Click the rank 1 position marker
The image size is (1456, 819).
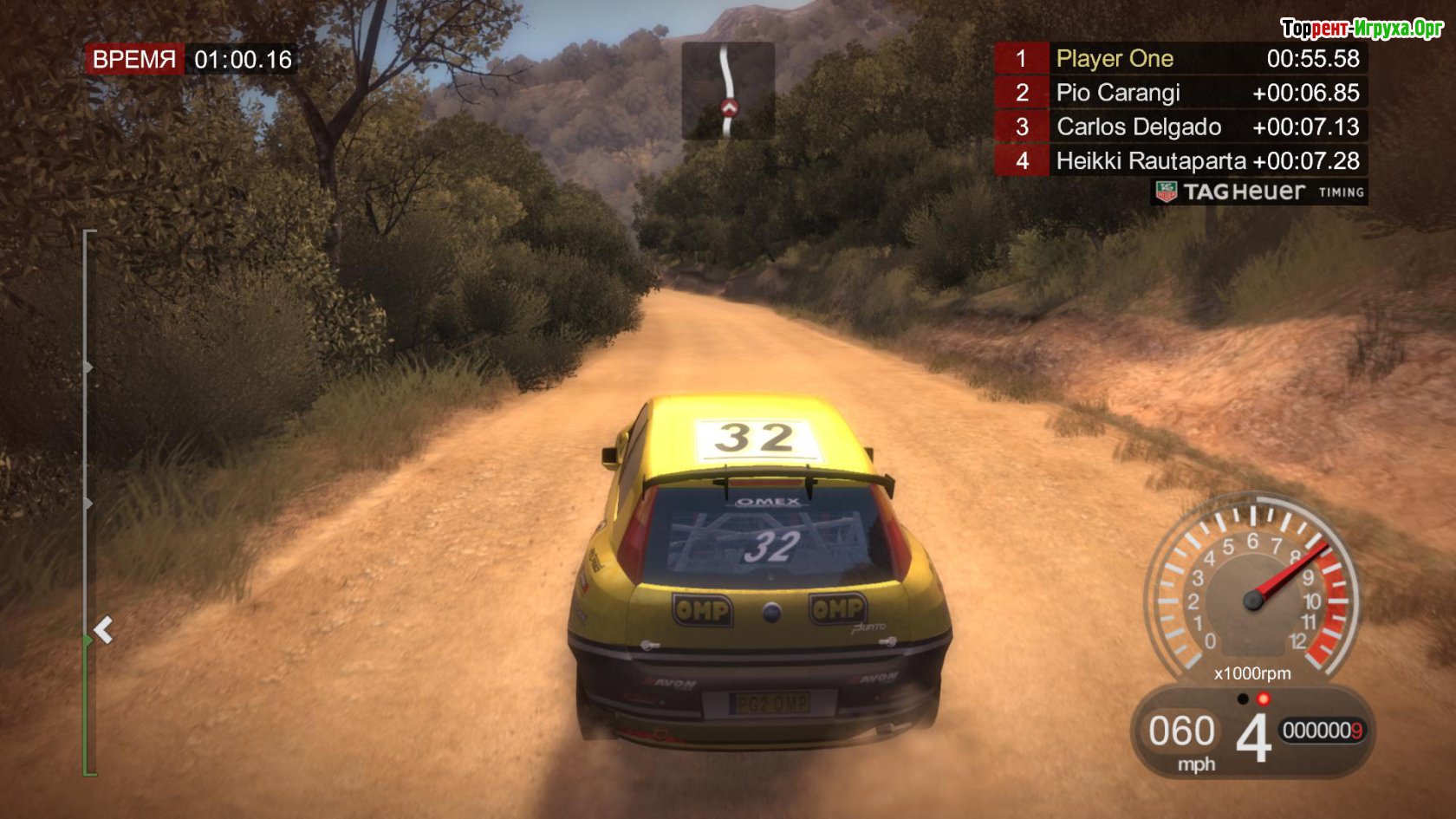[1021, 59]
